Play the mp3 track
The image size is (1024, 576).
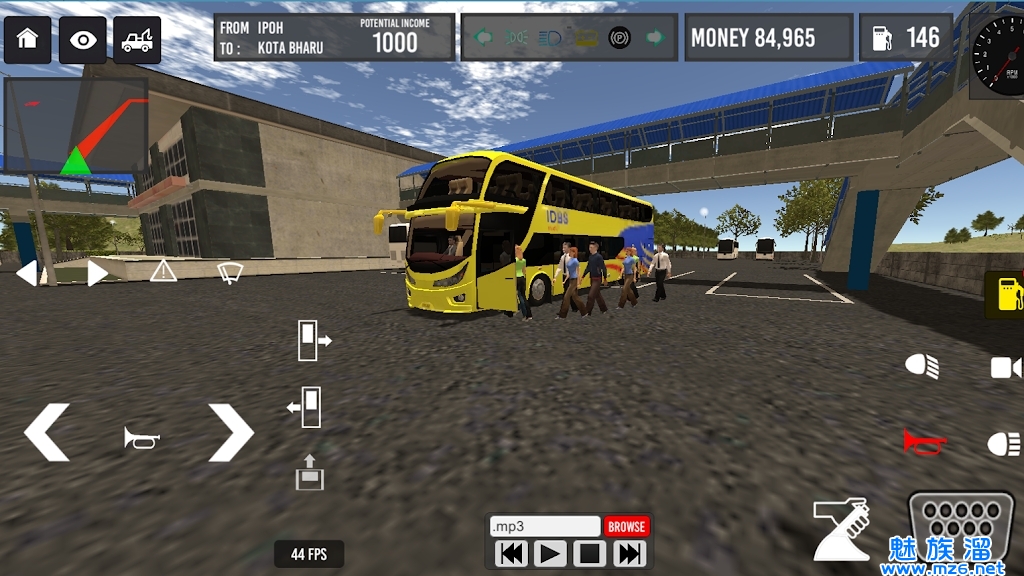[550, 553]
